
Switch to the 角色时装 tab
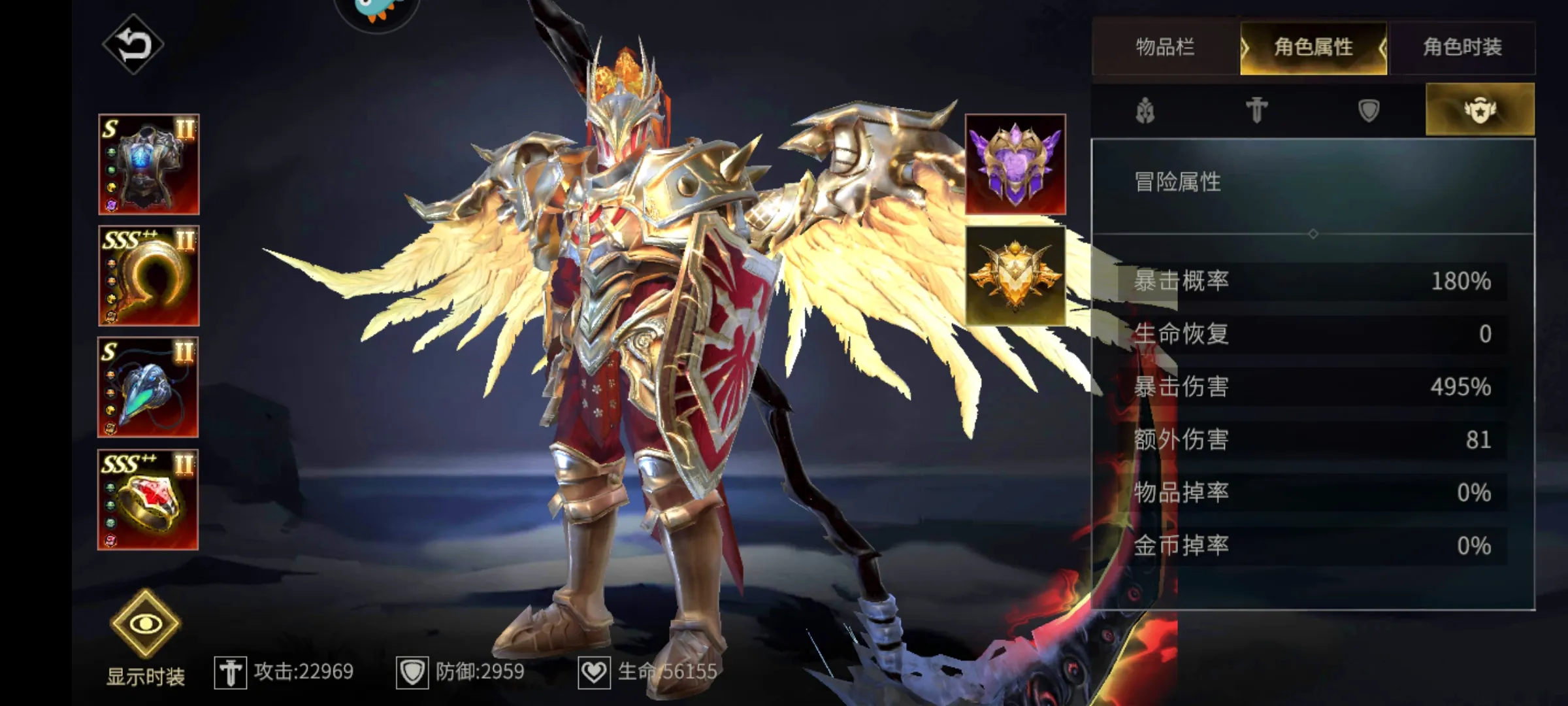tap(1462, 47)
